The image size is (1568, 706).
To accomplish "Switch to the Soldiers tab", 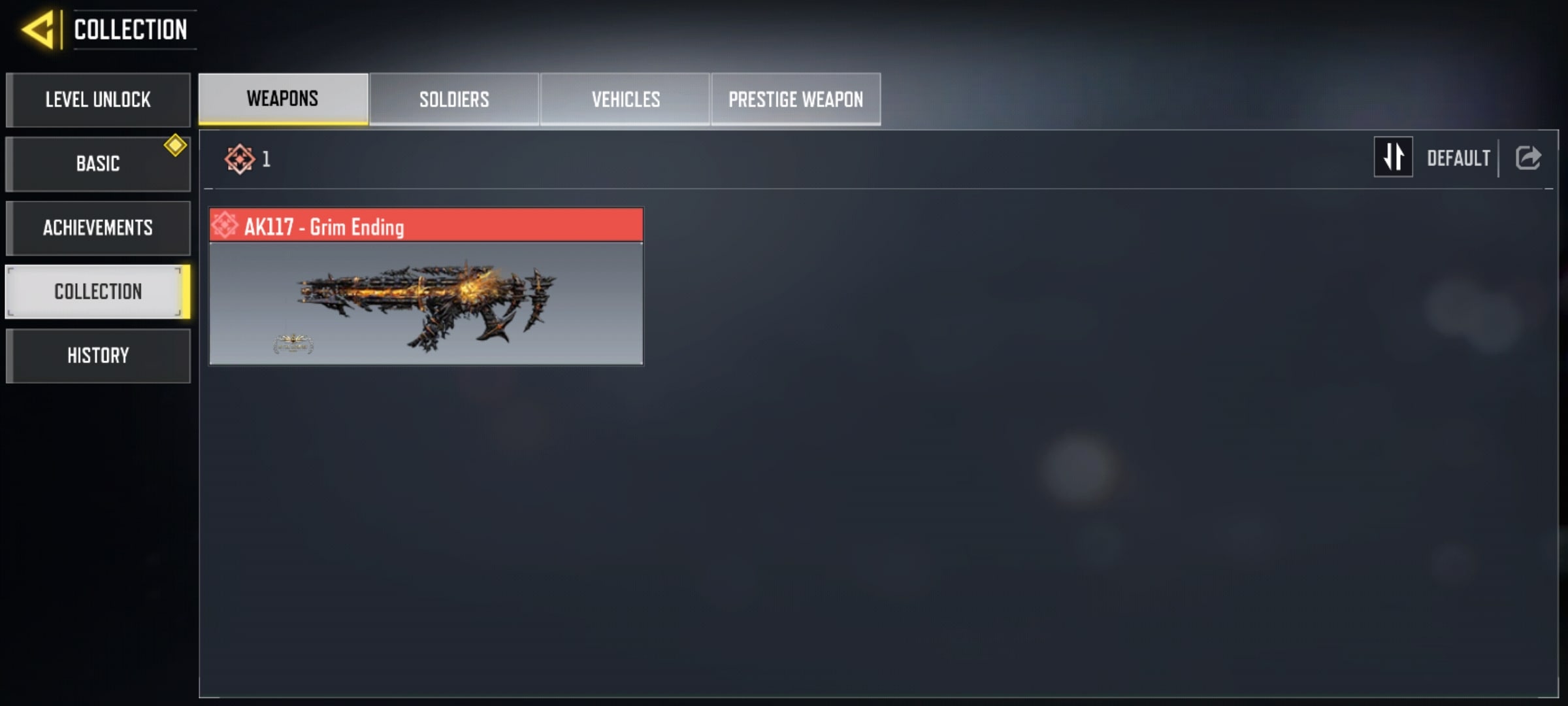I will click(454, 99).
